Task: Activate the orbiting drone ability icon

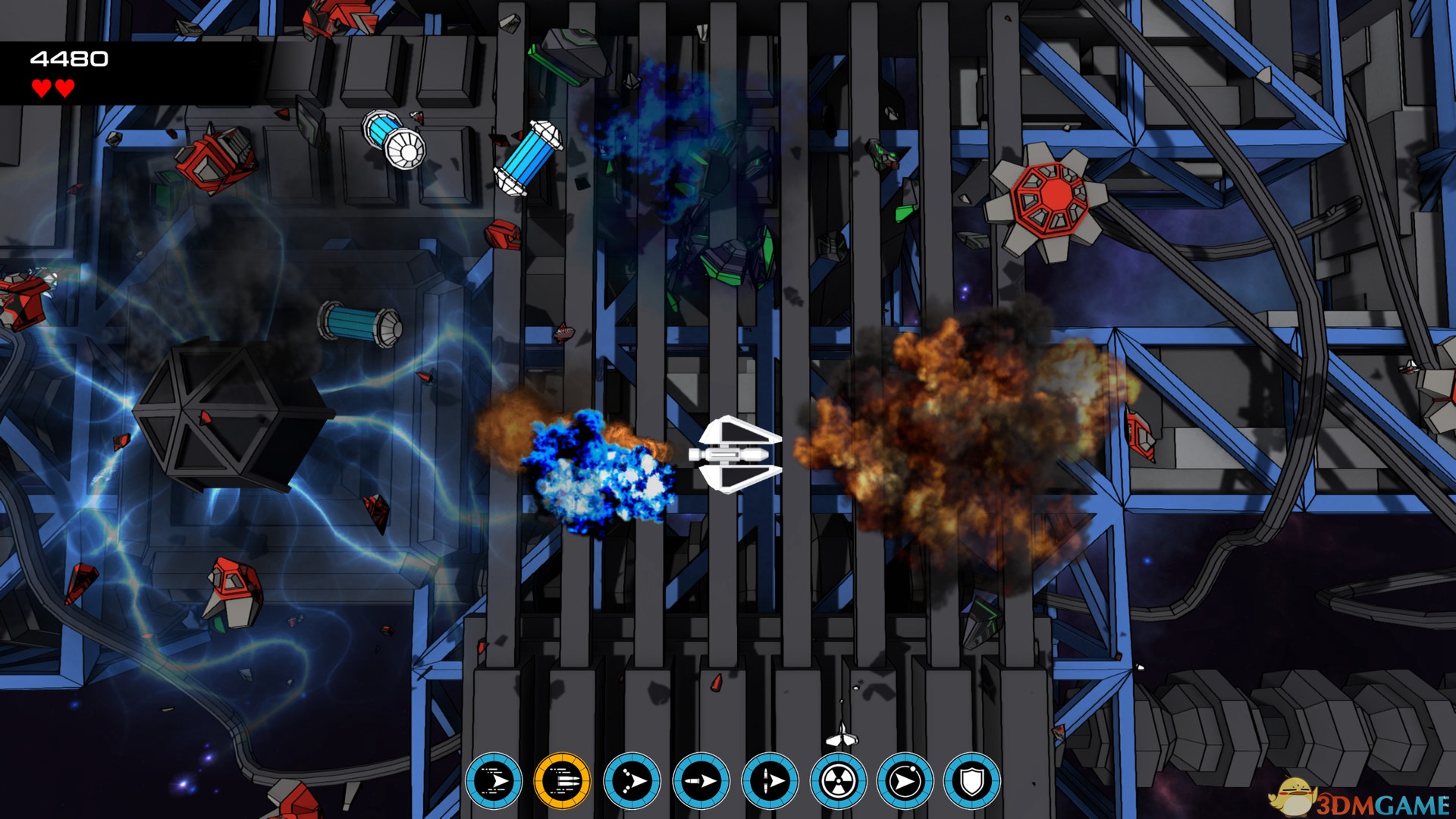Action: click(x=905, y=780)
